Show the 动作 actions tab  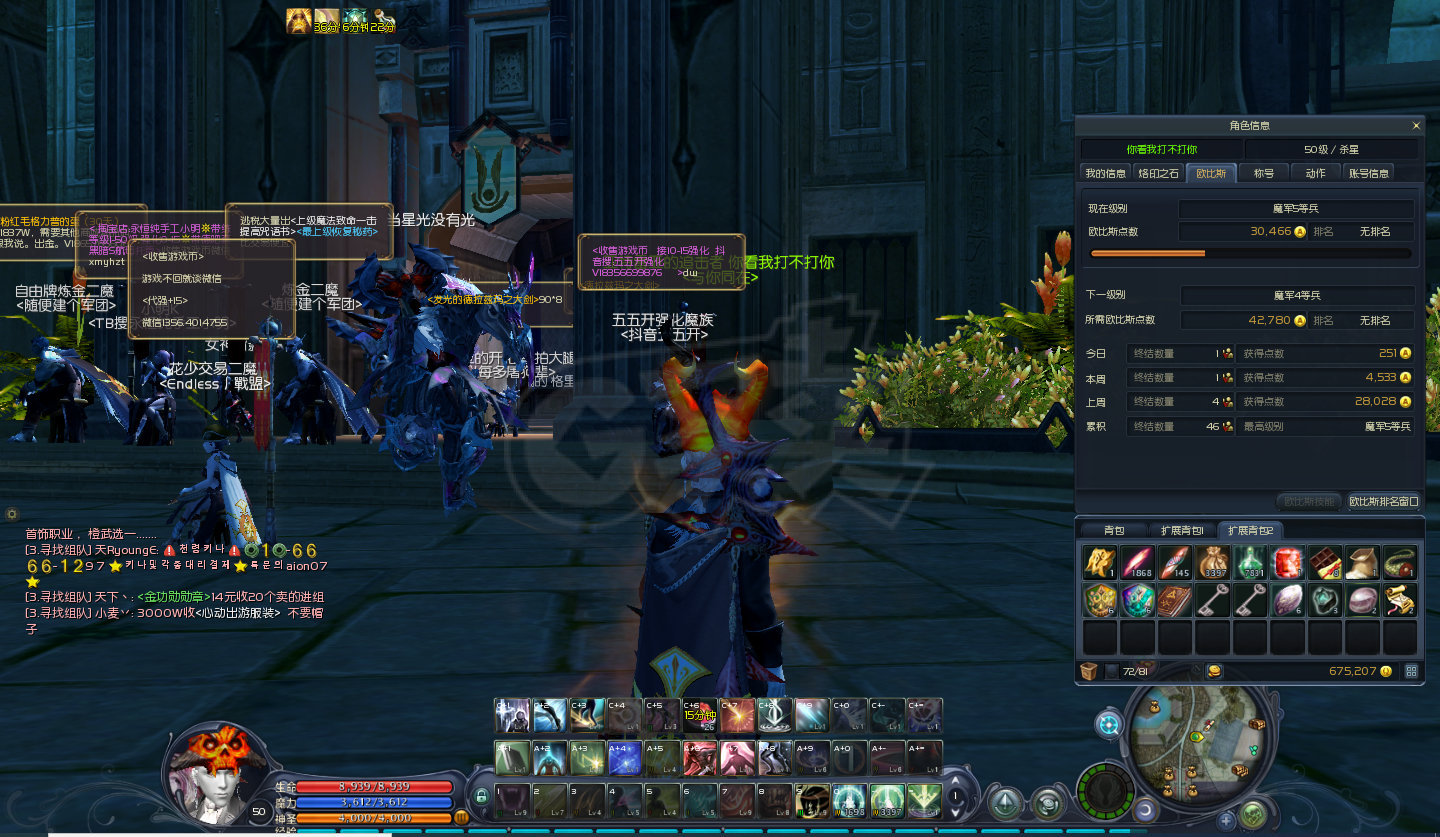click(x=1315, y=173)
